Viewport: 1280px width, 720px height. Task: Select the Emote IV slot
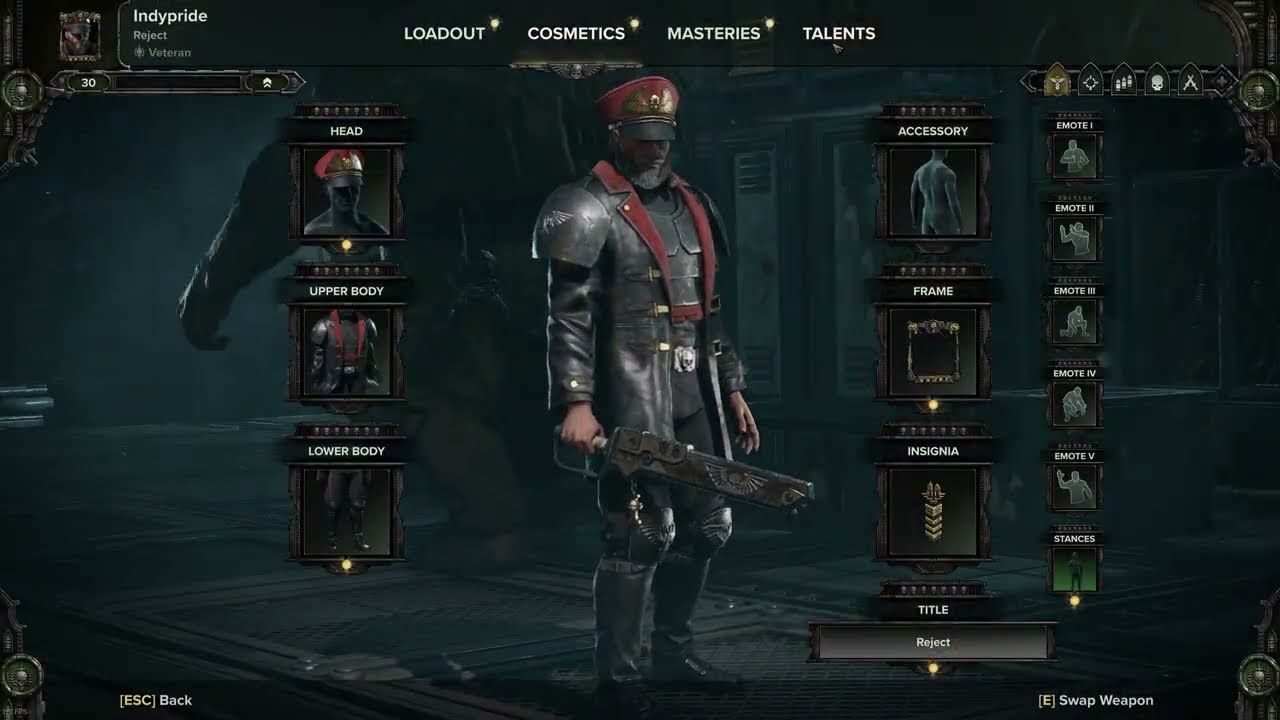point(1075,405)
